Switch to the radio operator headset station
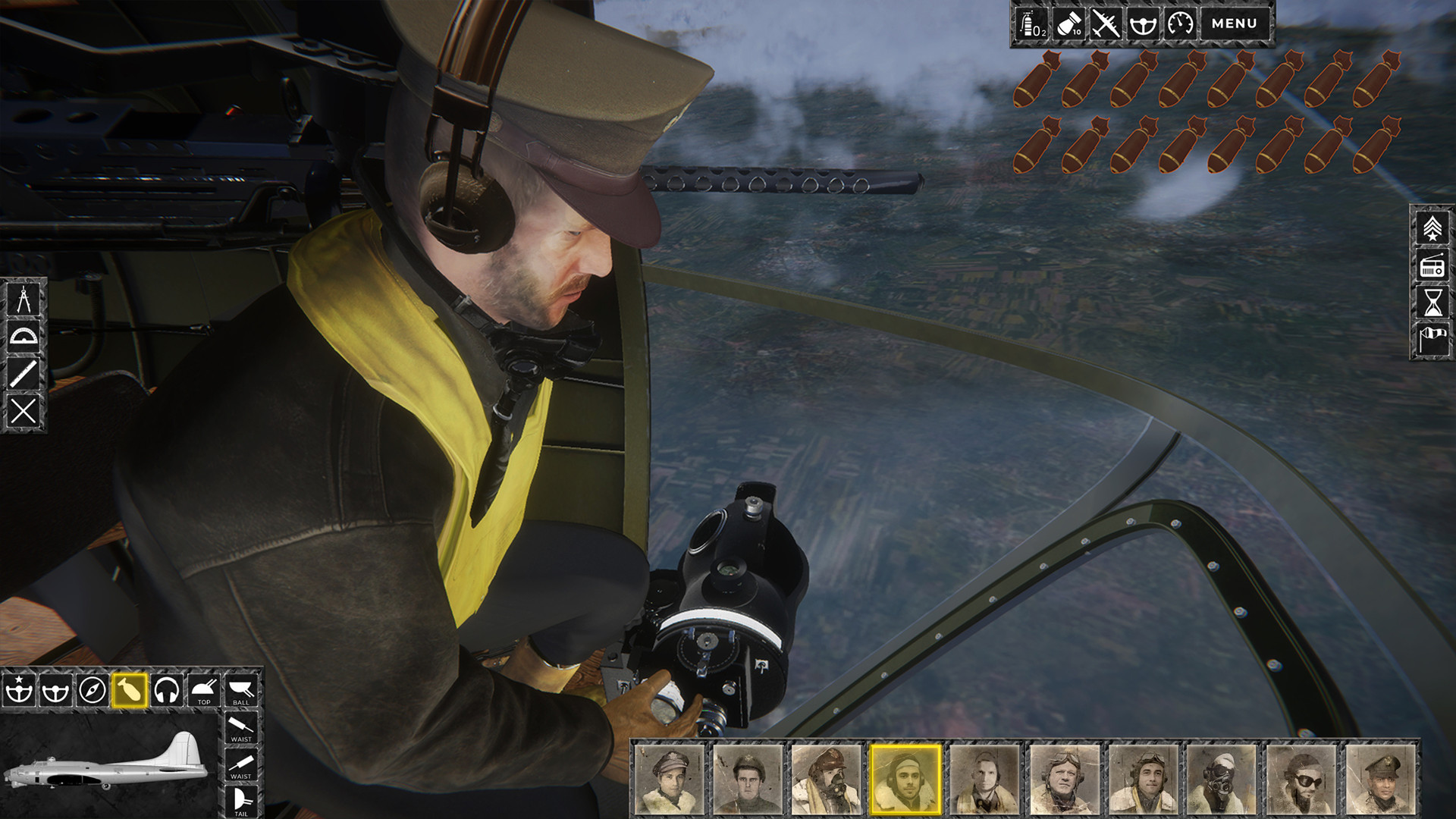The height and width of the screenshot is (819, 1456). (x=168, y=692)
